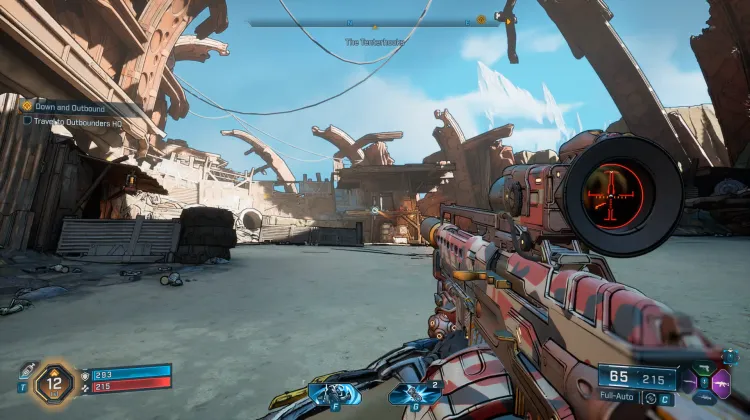Use the repkit syringe icon
The width and height of the screenshot is (750, 420).
(x=27, y=370)
